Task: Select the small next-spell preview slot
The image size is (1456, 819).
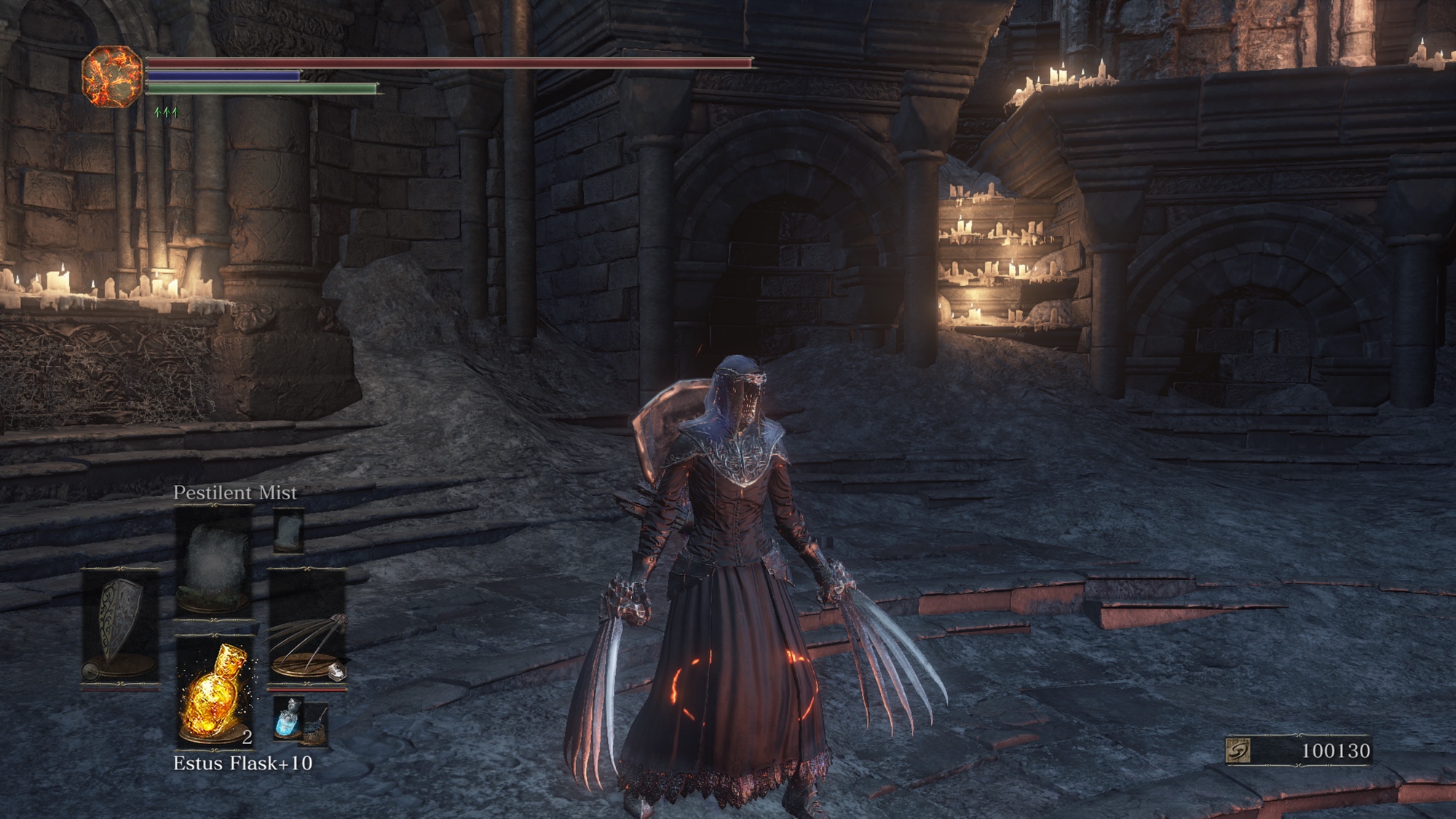Action: click(288, 530)
